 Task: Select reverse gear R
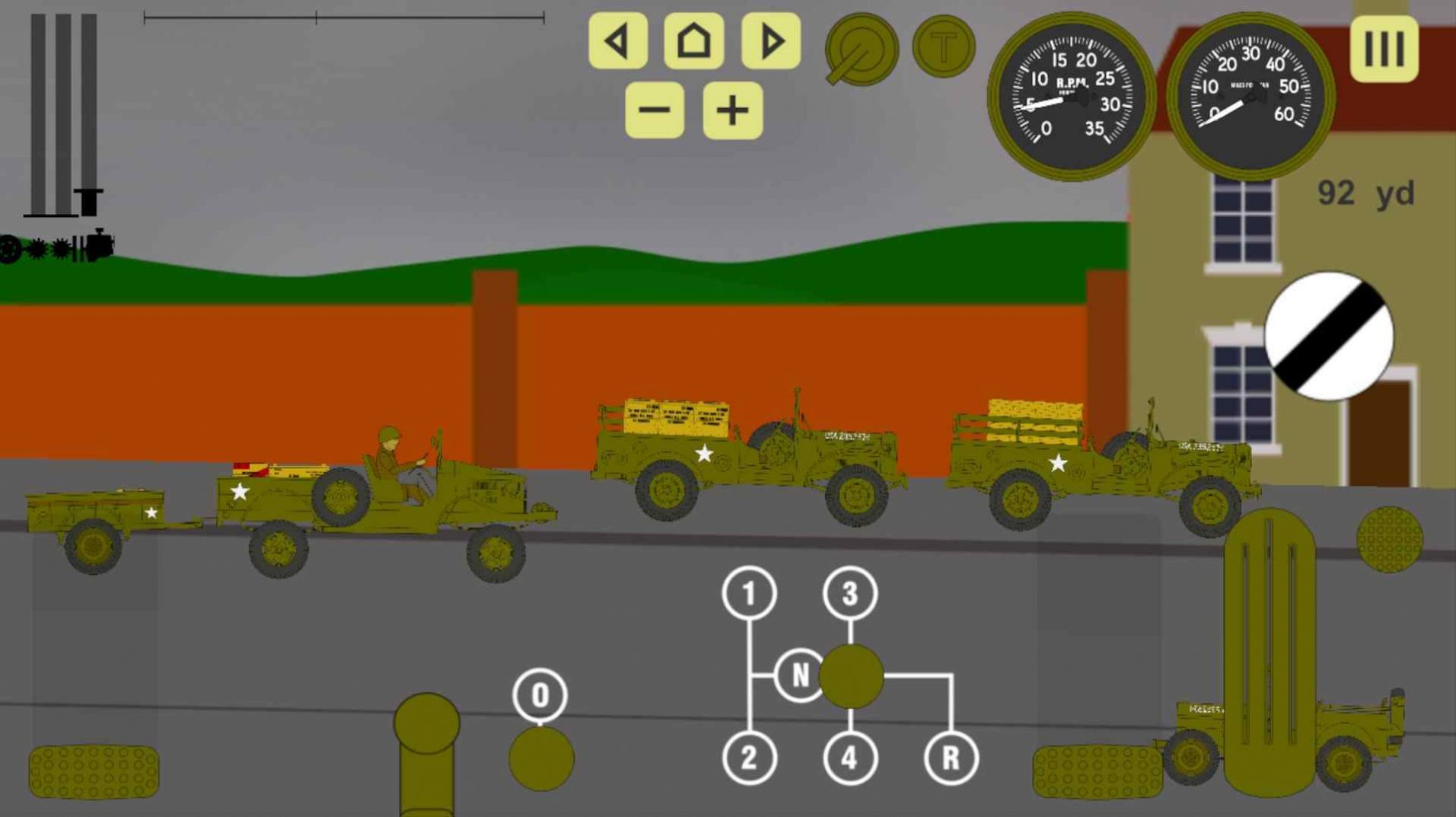point(951,758)
